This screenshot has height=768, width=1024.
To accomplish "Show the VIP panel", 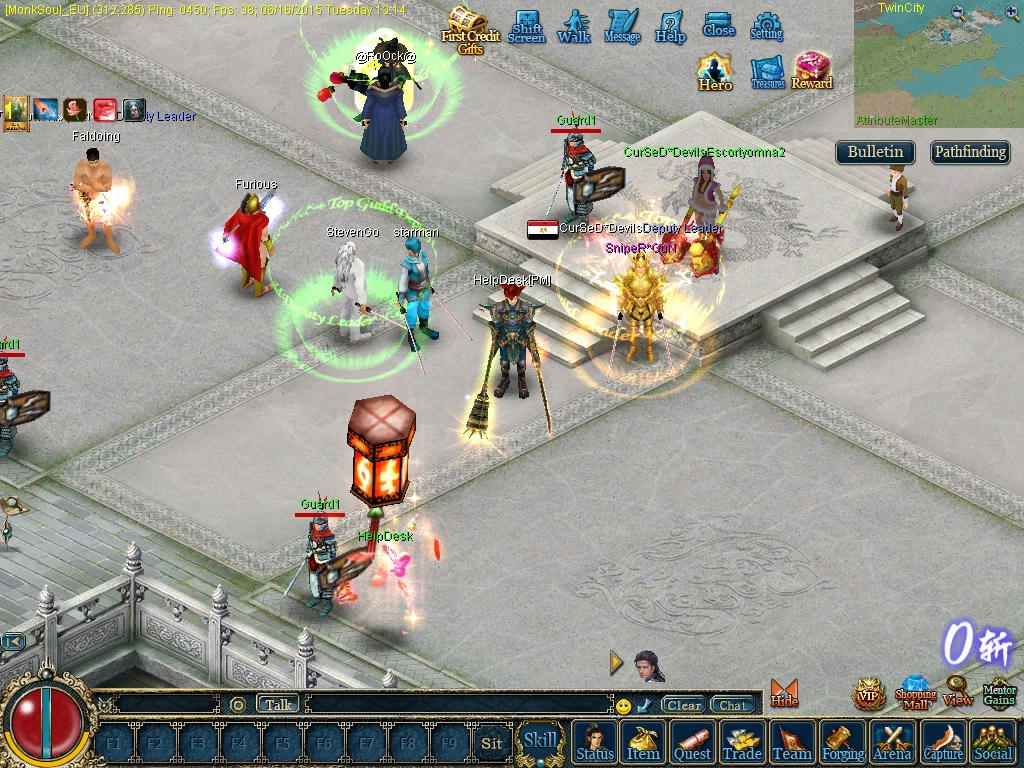I will pos(869,694).
